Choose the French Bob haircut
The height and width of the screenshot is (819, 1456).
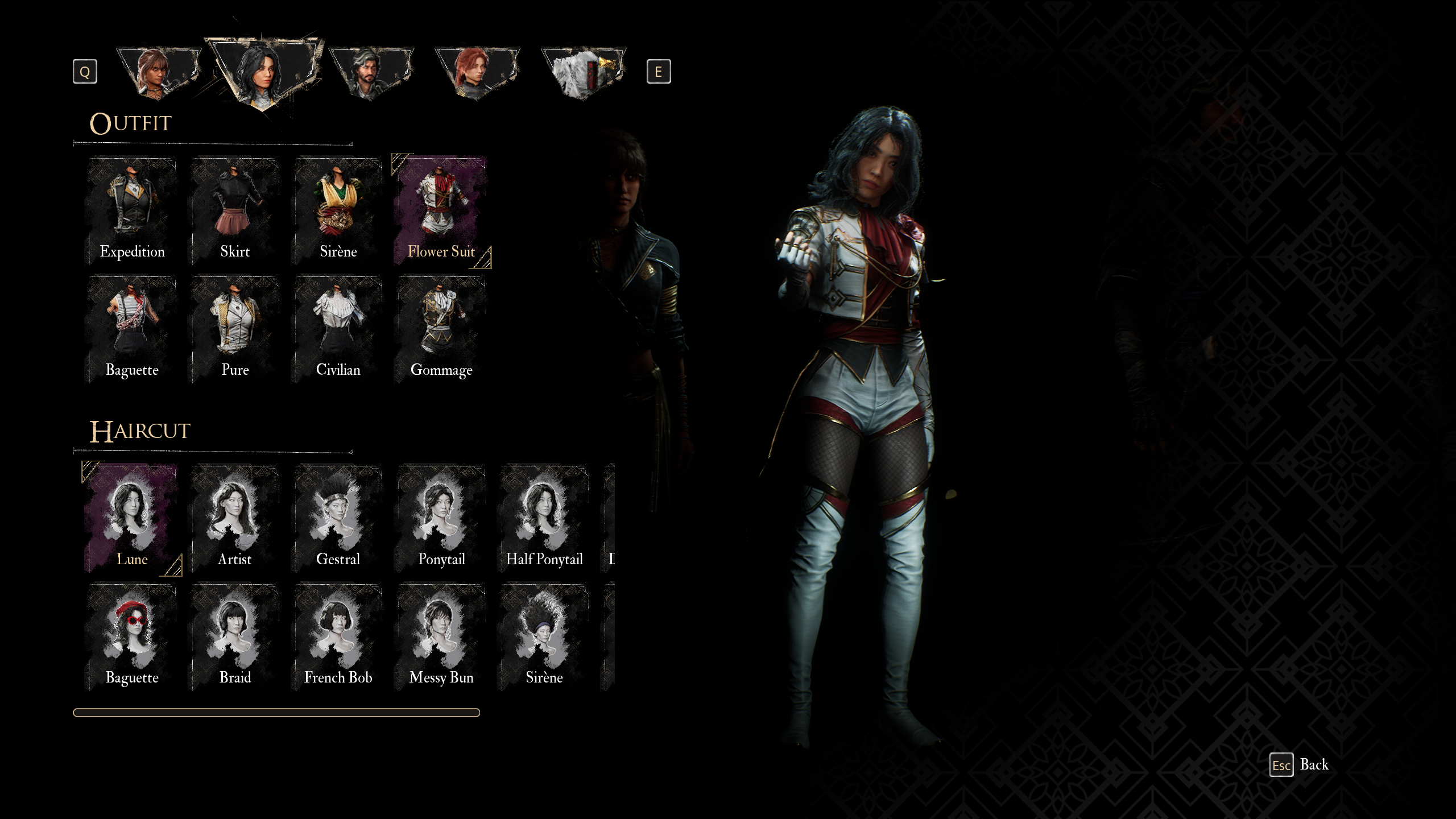coord(338,637)
